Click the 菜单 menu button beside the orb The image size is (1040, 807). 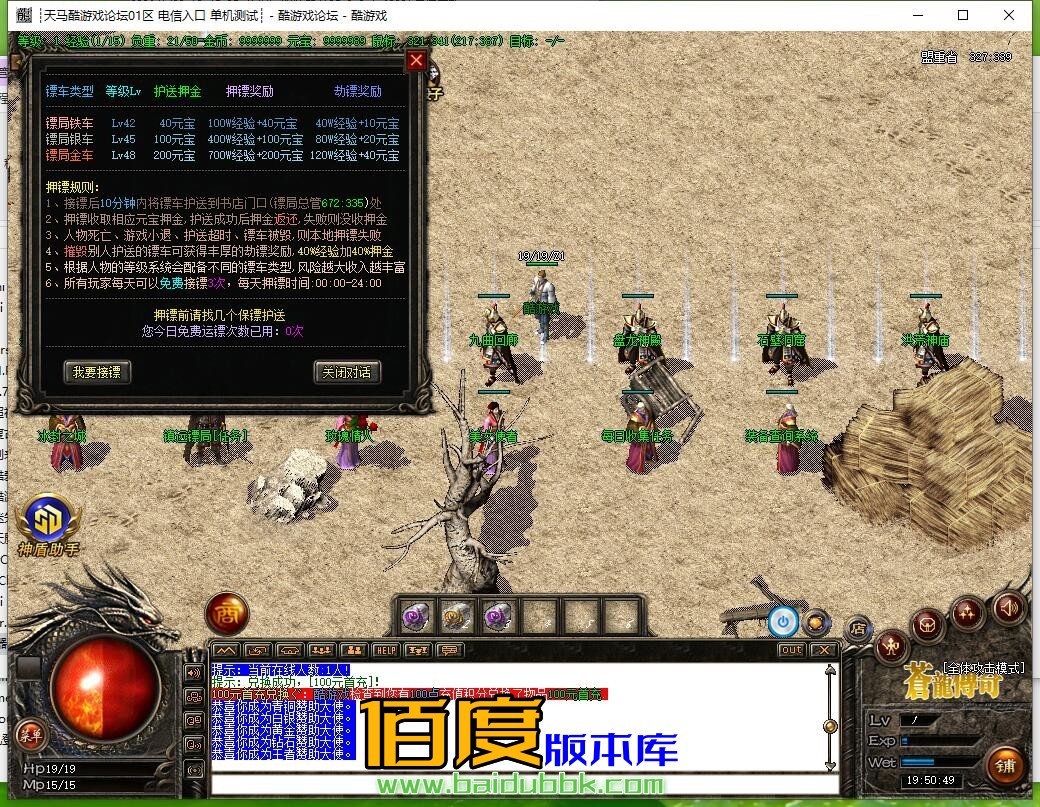[32, 733]
